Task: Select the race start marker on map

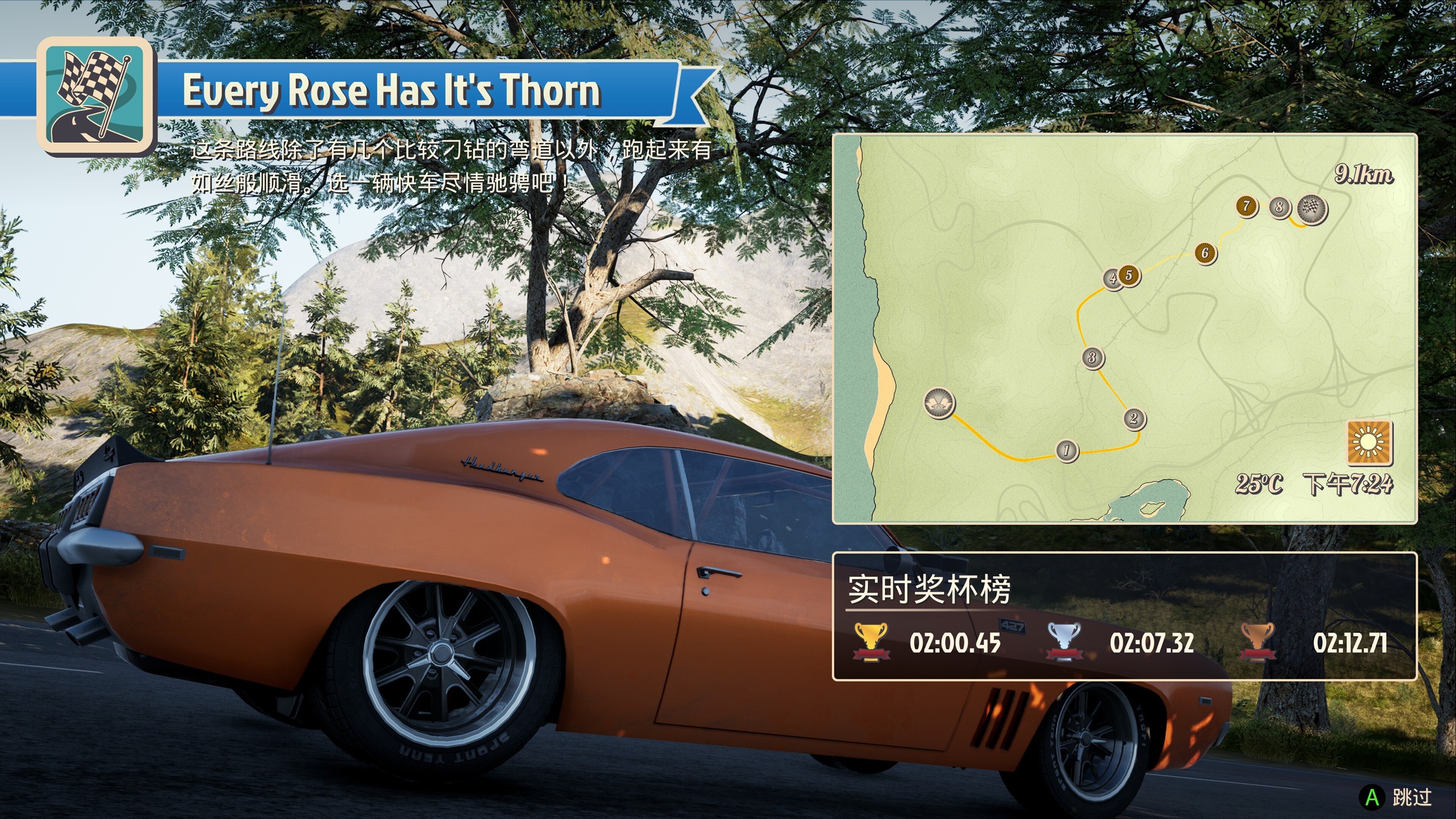Action: coord(938,403)
